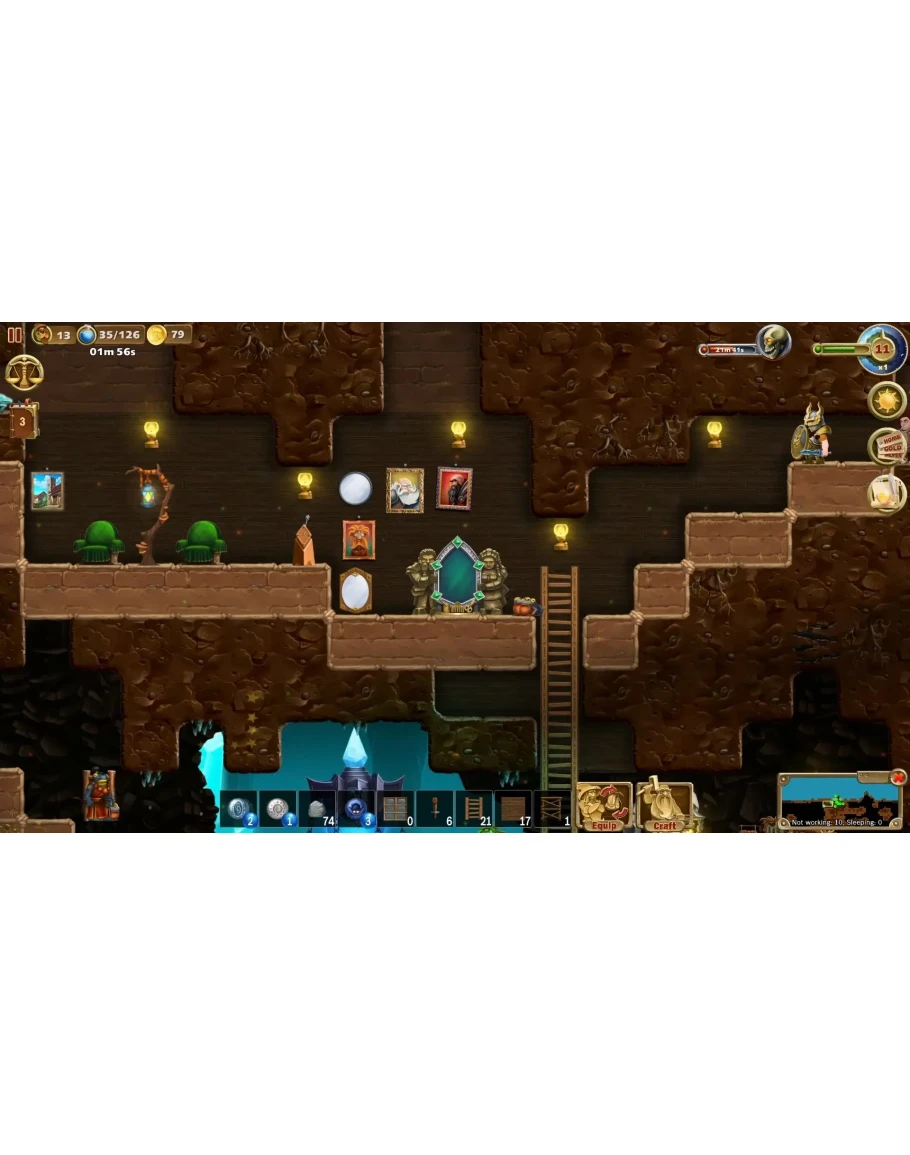910x1155 pixels.
Task: Close the minimap with the red X
Action: [898, 777]
